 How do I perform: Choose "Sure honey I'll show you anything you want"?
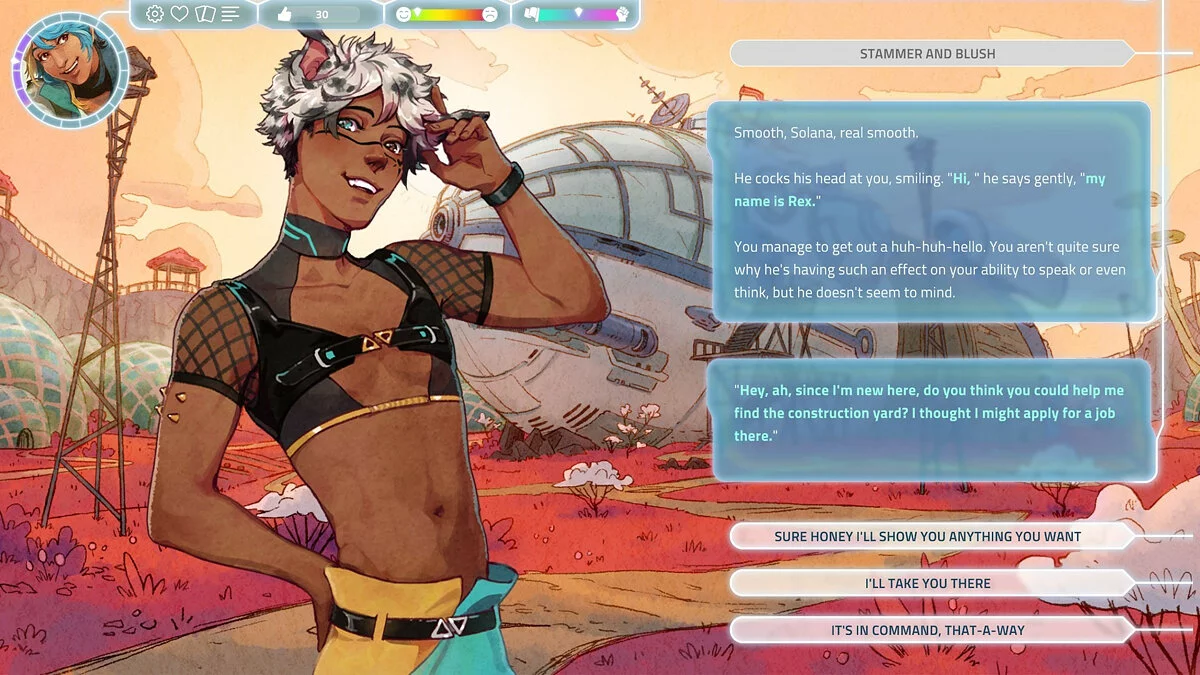927,537
